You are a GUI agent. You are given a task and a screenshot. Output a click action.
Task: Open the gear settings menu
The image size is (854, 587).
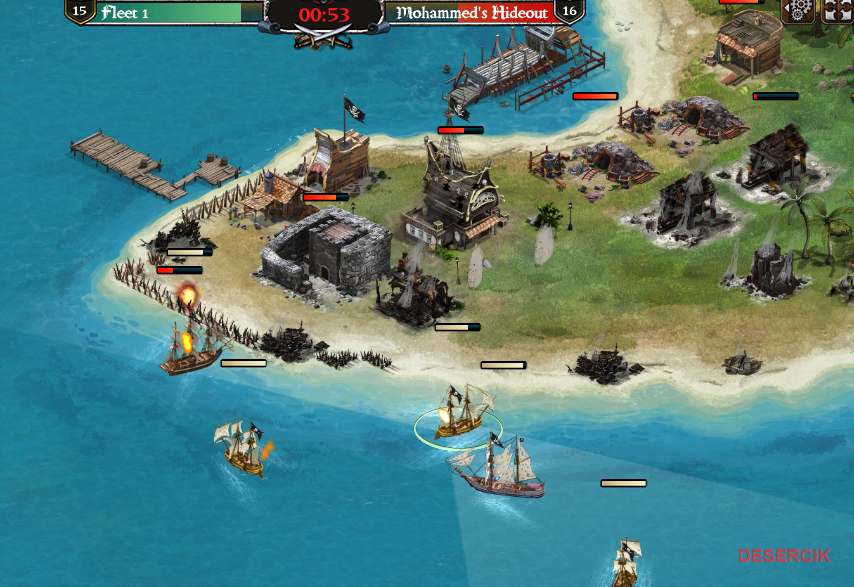tap(798, 10)
